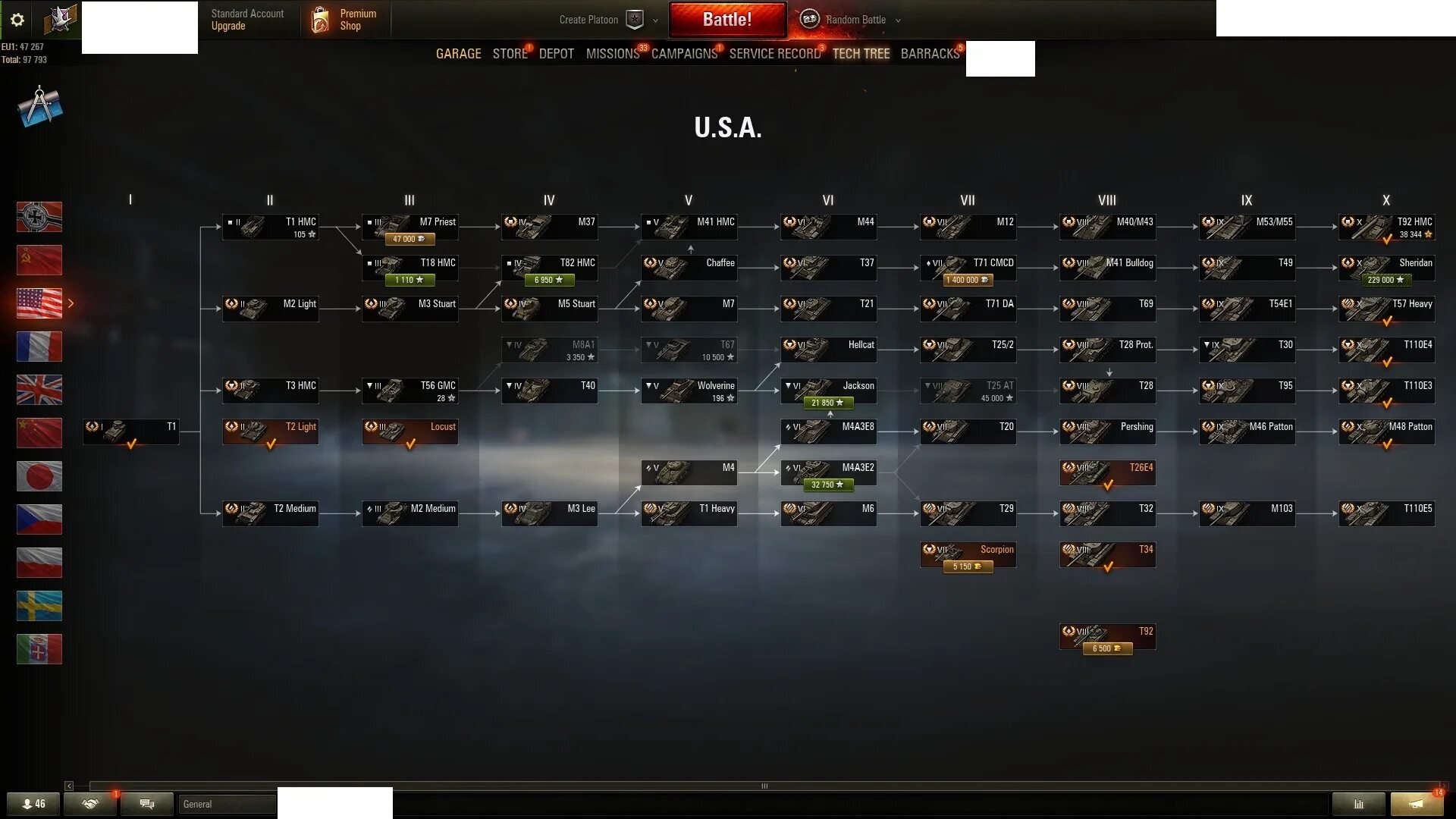Select the Soviet flag nation

coord(39,260)
